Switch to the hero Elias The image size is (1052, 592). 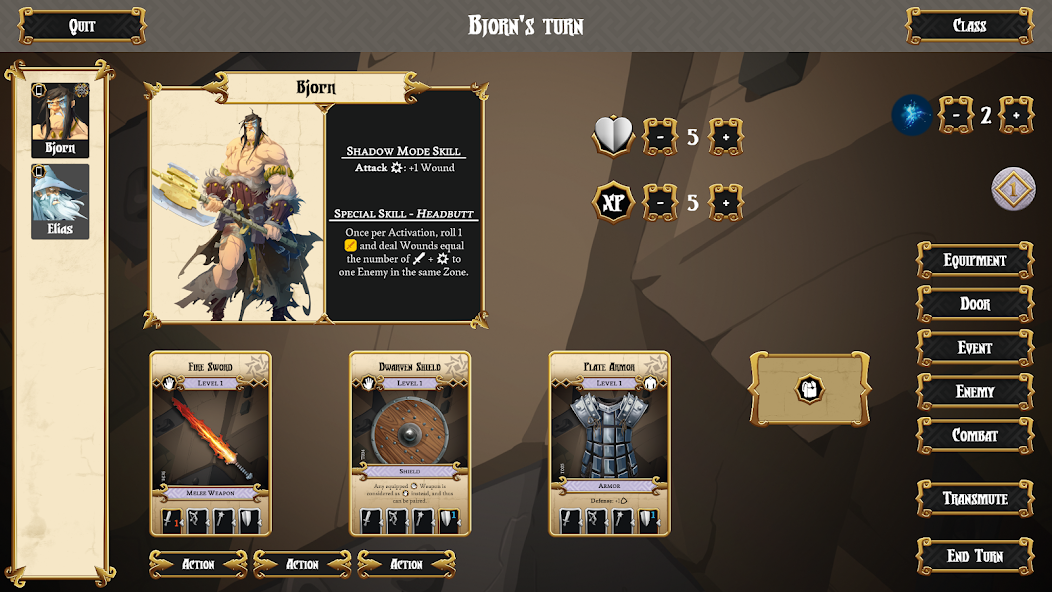(x=60, y=201)
